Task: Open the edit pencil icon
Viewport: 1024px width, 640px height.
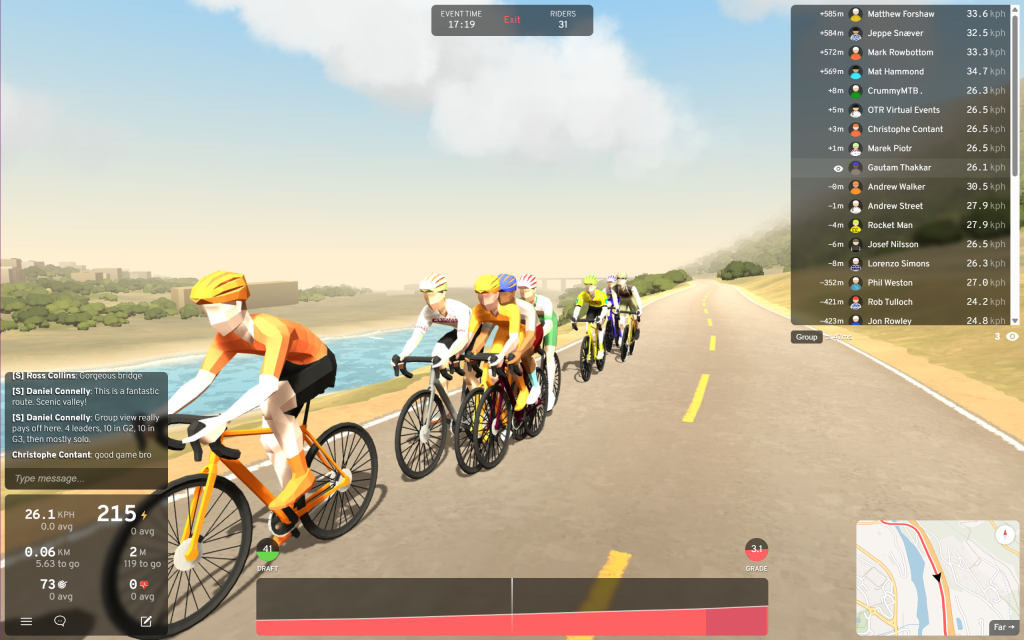Action: pos(146,621)
